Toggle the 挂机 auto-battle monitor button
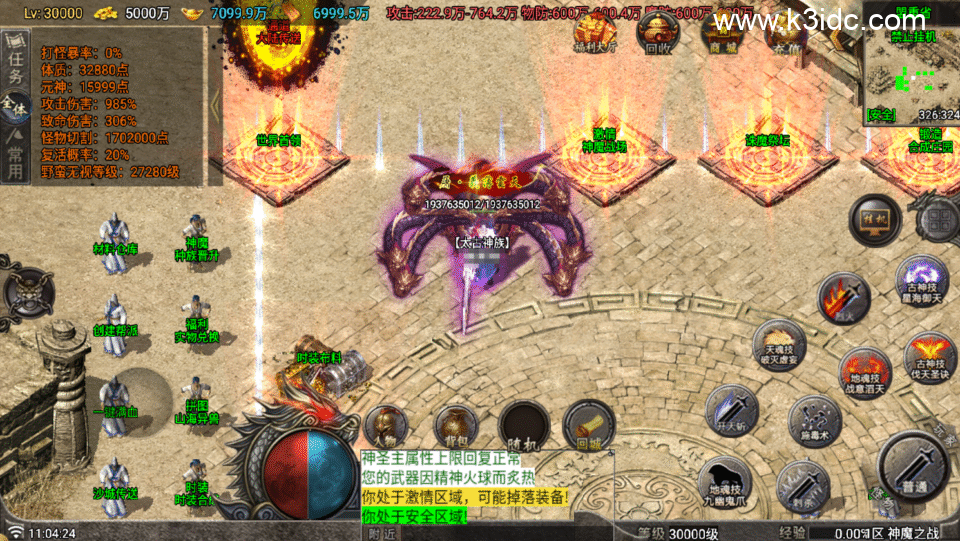 (875, 219)
